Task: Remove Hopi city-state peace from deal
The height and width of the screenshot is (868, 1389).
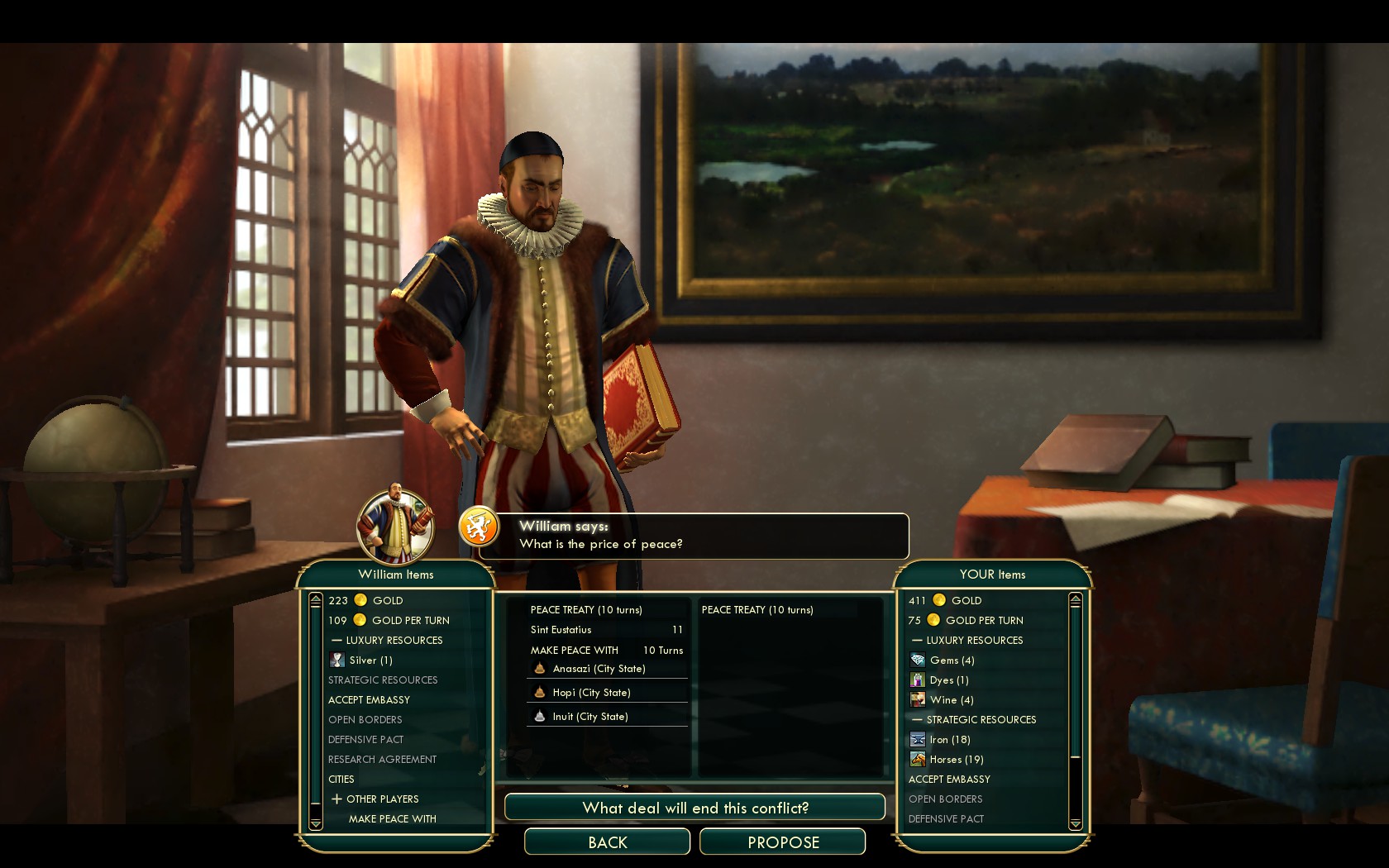Action: coord(591,693)
